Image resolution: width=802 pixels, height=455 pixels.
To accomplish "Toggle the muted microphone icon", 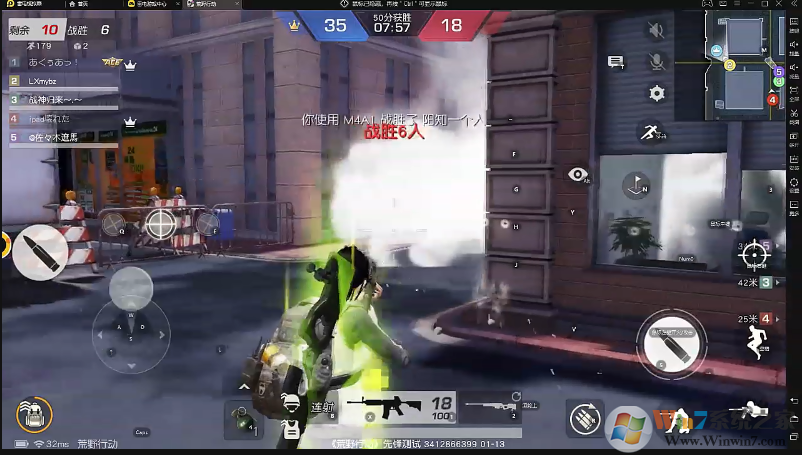I will (656, 62).
